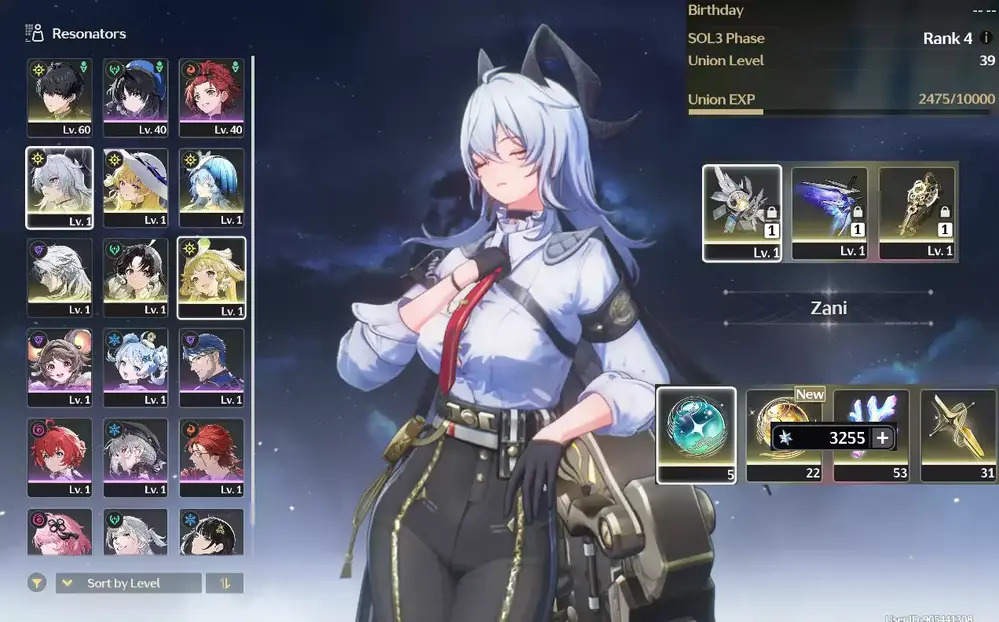The width and height of the screenshot is (999, 622).
Task: Pick the blue-haired resonator with white bow
Action: [211, 186]
